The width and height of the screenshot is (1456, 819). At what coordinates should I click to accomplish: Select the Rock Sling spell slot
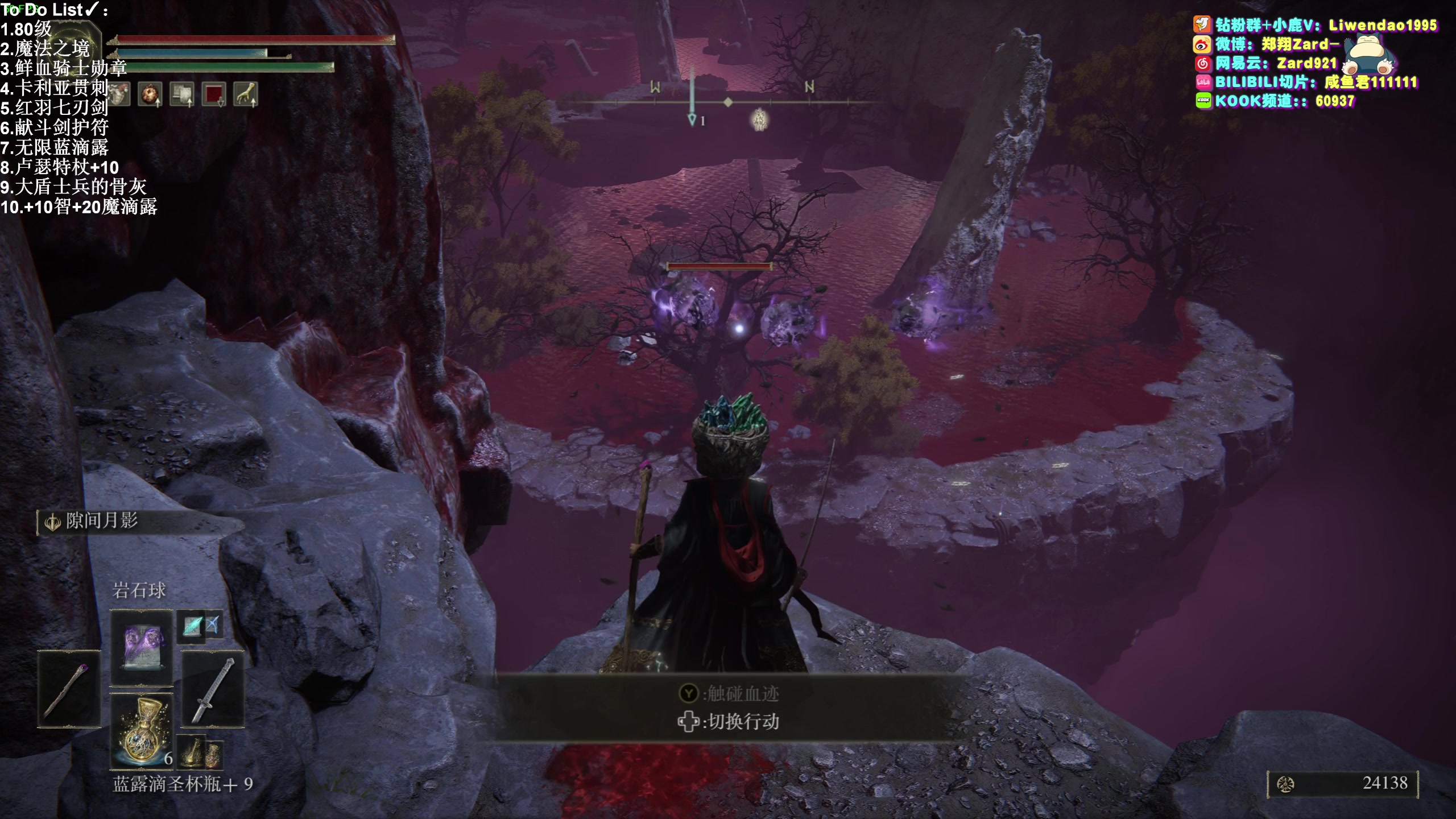(x=141, y=647)
